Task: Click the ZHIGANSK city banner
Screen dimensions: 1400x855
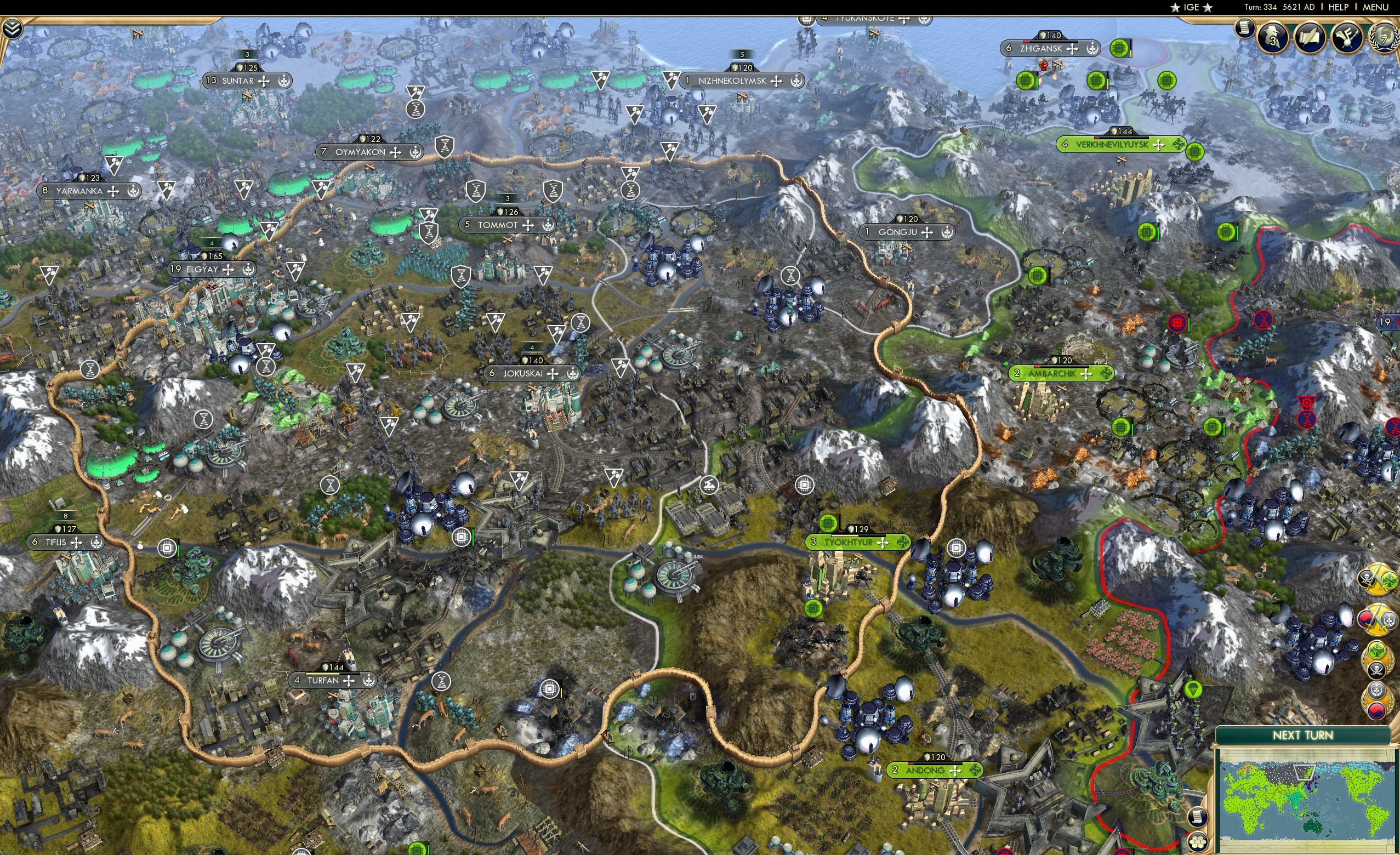Action: 1051,48
